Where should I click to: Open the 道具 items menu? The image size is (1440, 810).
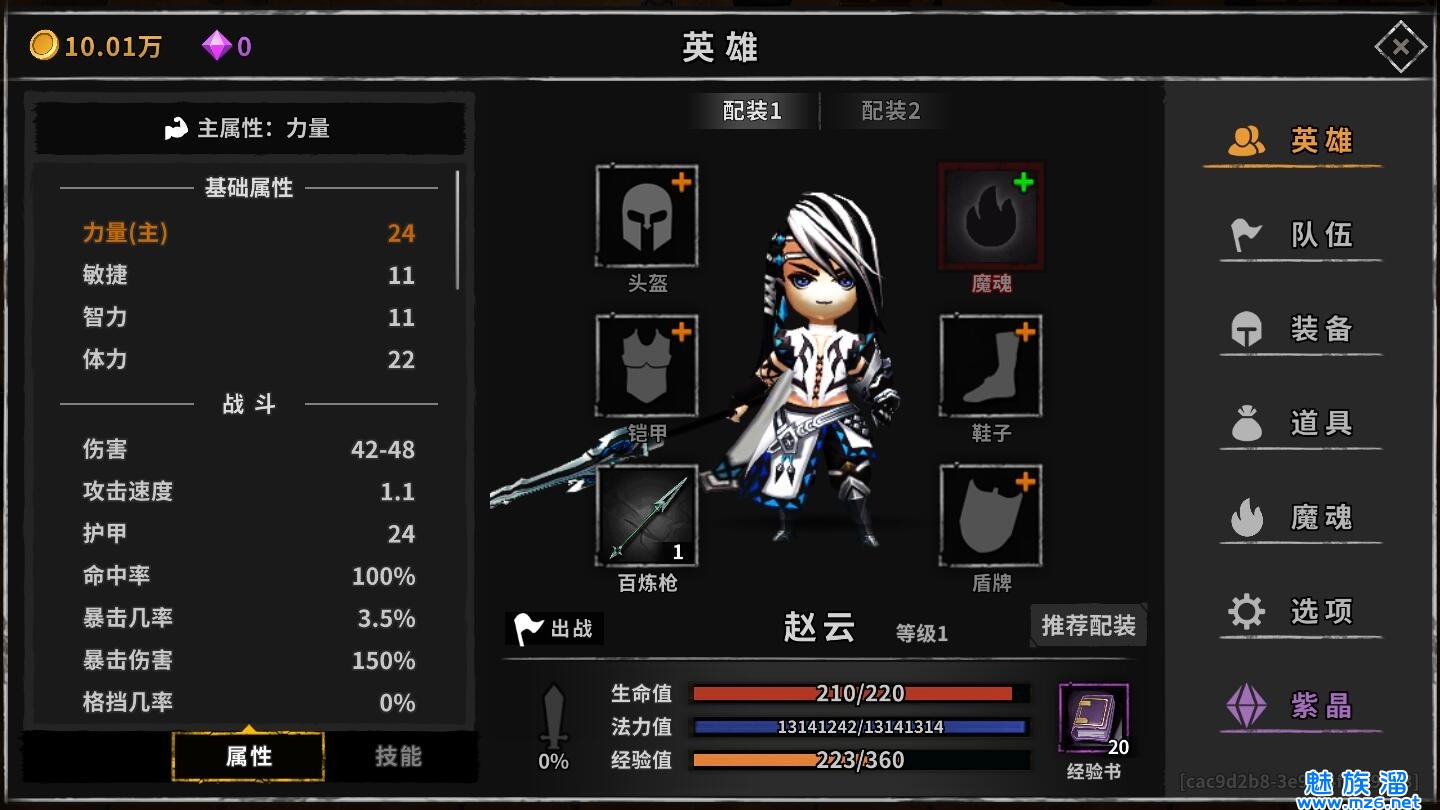tap(1300, 423)
